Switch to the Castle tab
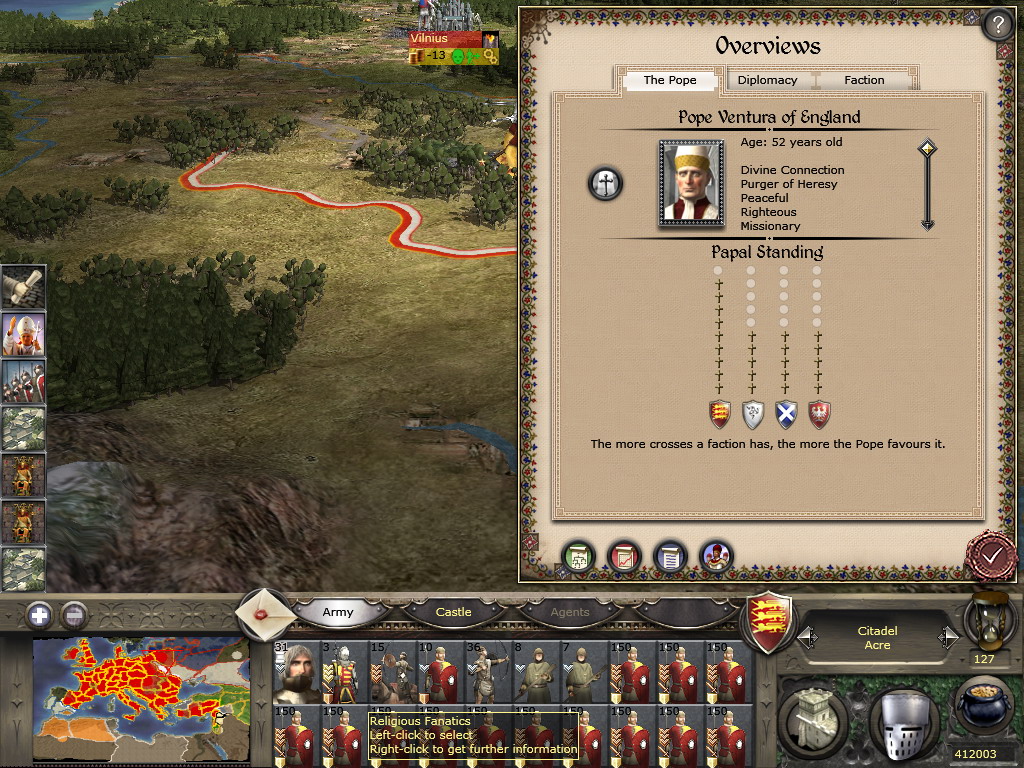The image size is (1024, 768). click(453, 612)
